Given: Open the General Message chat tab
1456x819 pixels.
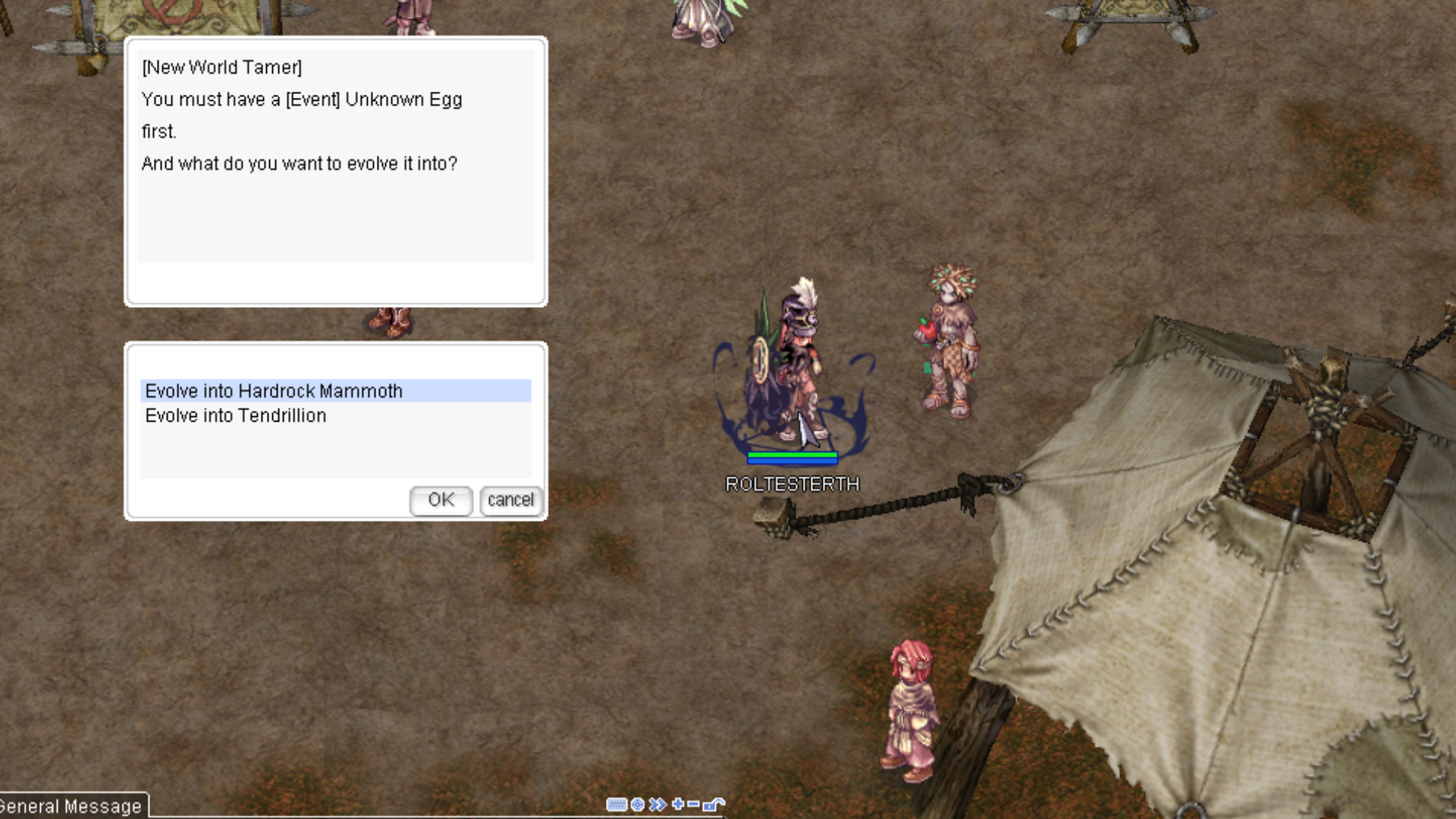Looking at the screenshot, I should pyautogui.click(x=71, y=806).
